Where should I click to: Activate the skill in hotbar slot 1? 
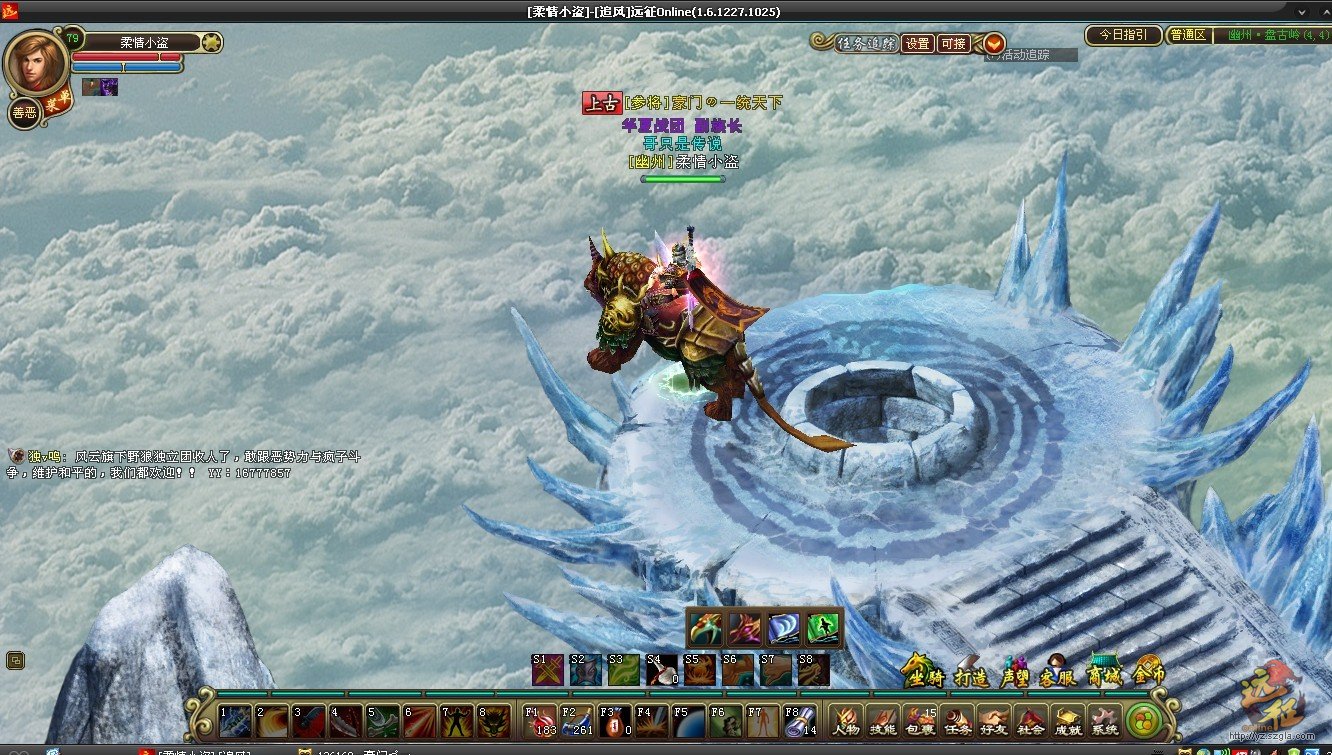coord(236,720)
